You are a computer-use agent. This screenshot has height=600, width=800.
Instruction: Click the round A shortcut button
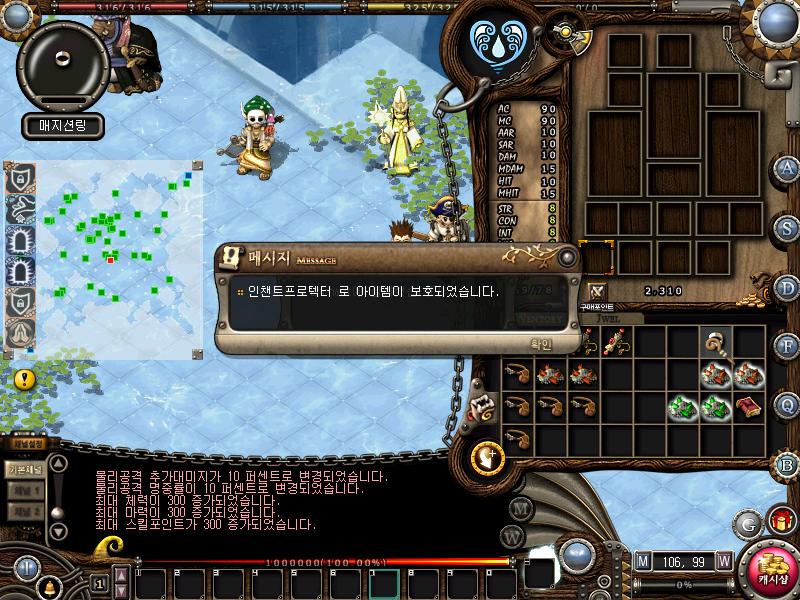coord(788,167)
